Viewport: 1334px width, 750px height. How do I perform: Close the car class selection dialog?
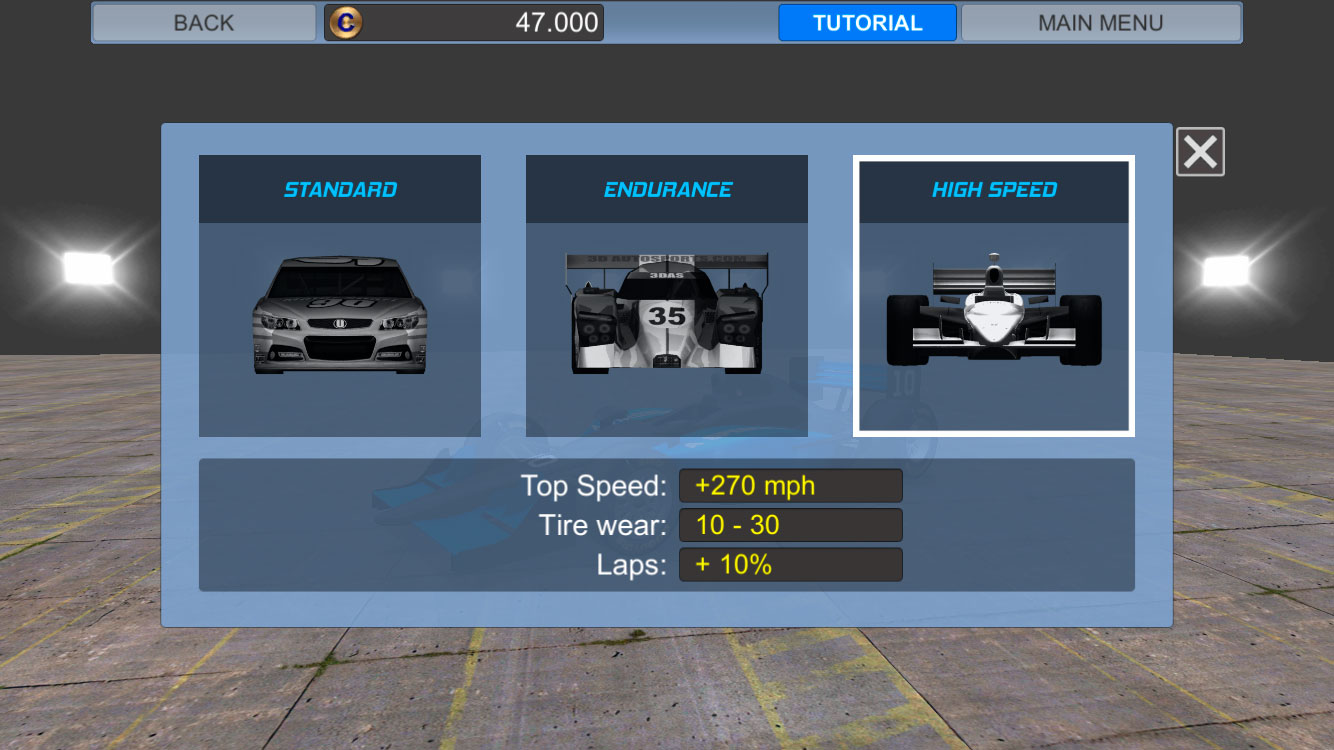coord(1200,151)
